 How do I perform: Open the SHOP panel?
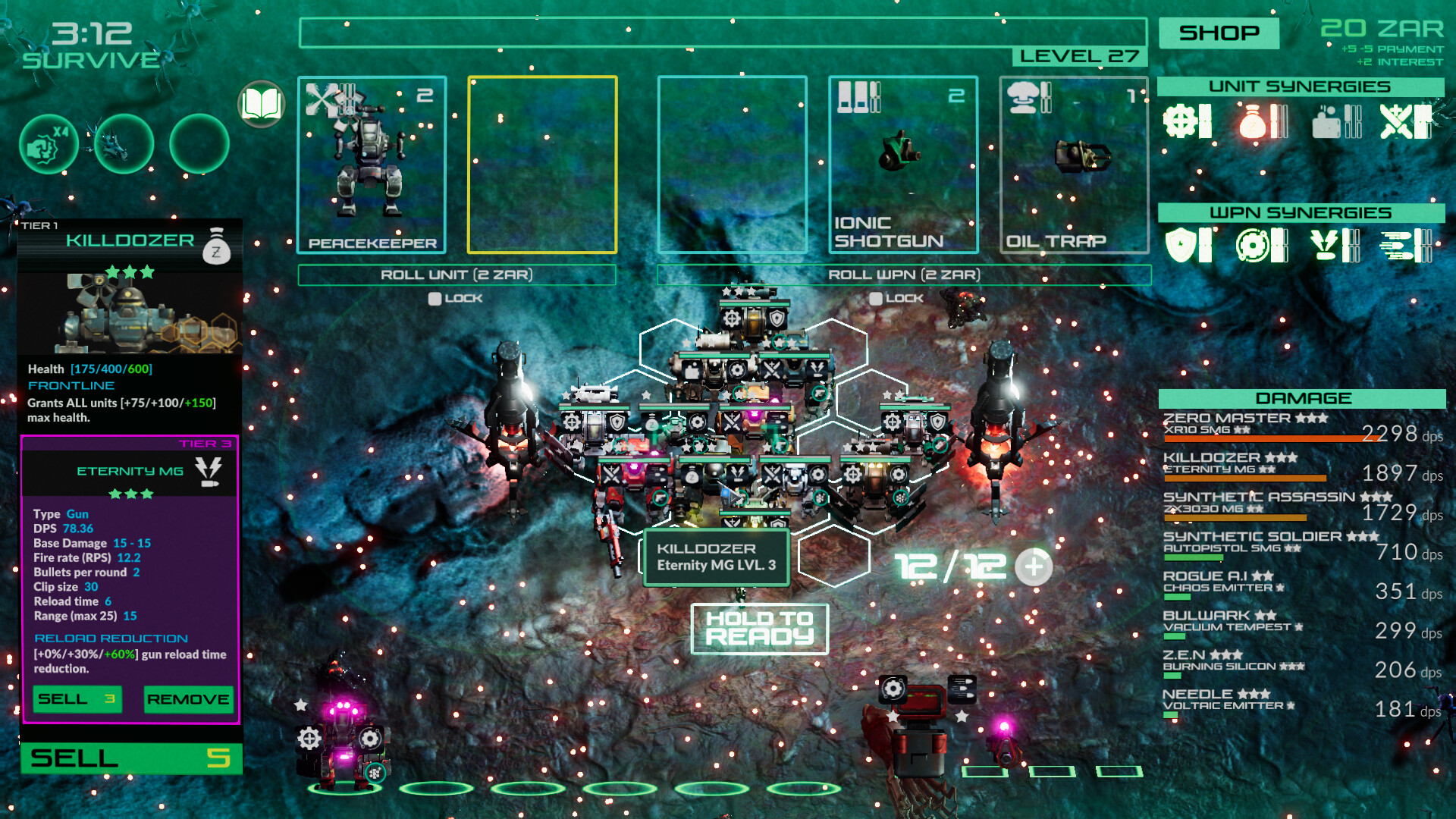(x=1218, y=33)
